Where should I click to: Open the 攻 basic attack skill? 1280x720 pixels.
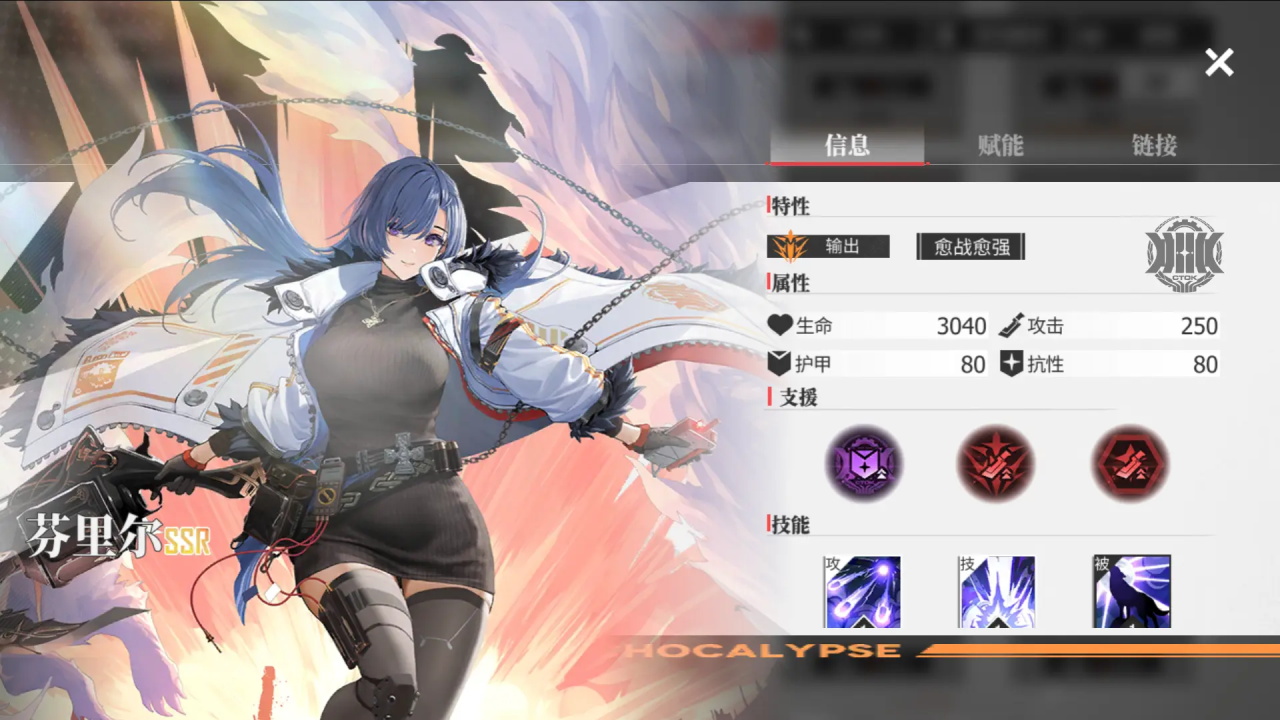pos(863,592)
